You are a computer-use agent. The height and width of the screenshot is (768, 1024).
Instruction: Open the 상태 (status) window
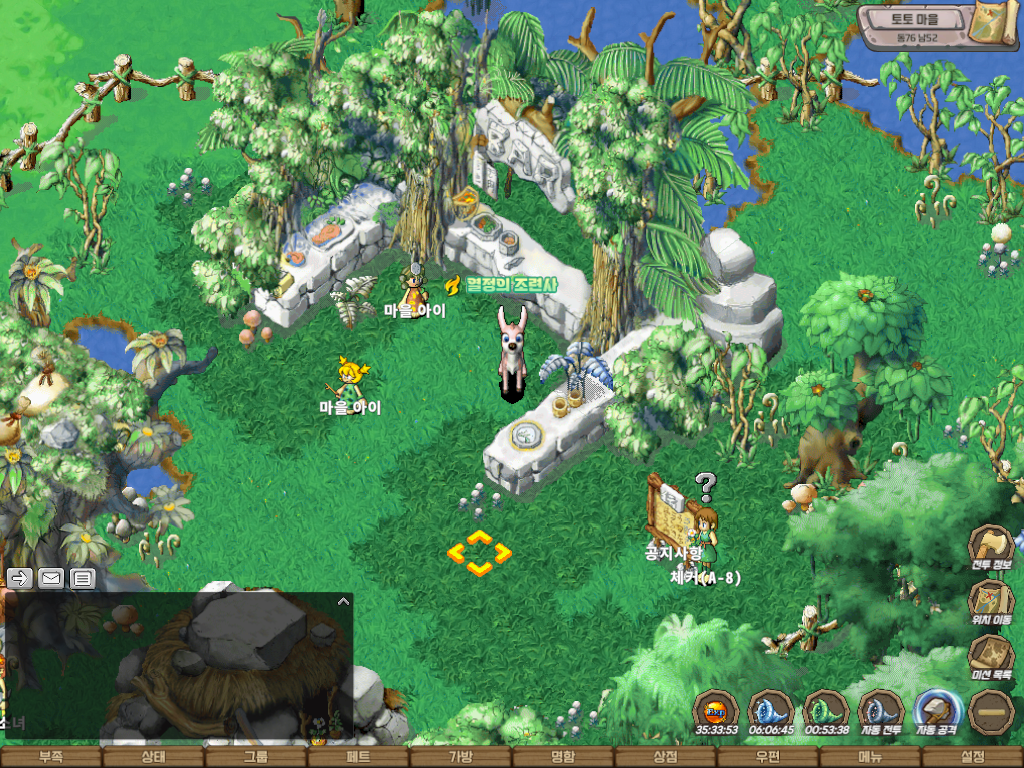[153, 757]
